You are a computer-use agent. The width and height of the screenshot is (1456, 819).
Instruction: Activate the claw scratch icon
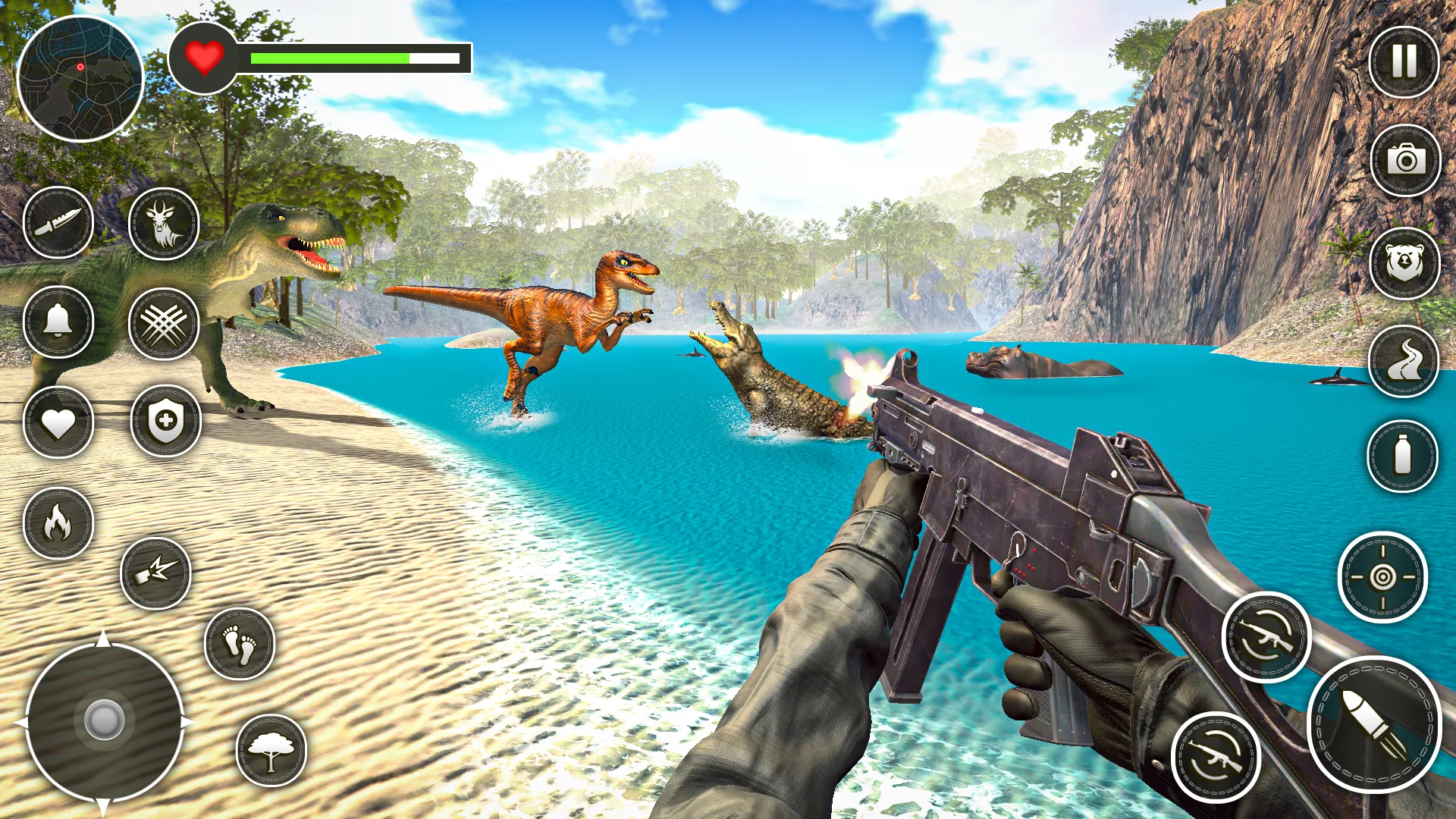click(x=164, y=324)
